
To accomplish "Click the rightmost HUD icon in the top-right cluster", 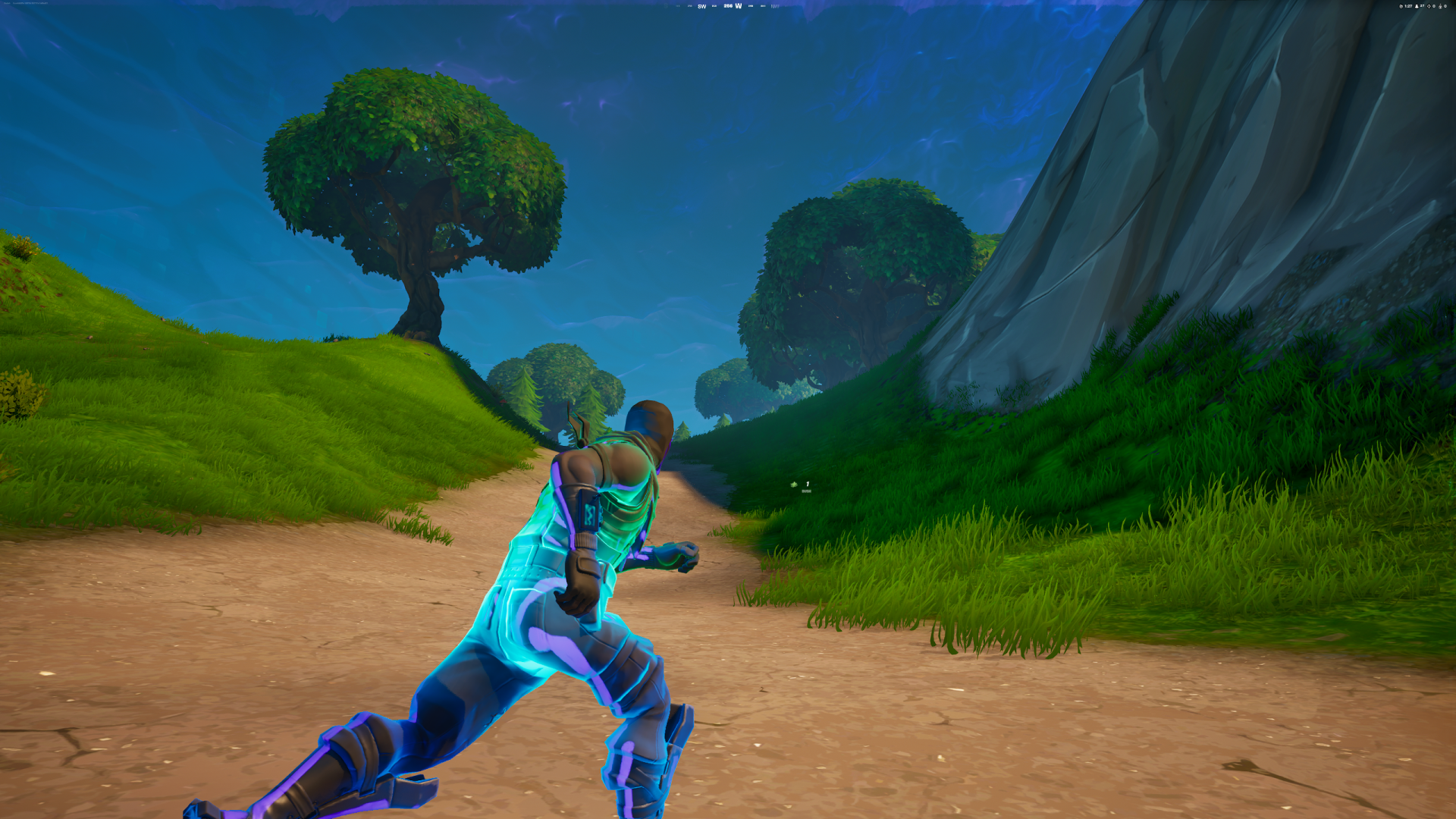I will (1446, 6).
